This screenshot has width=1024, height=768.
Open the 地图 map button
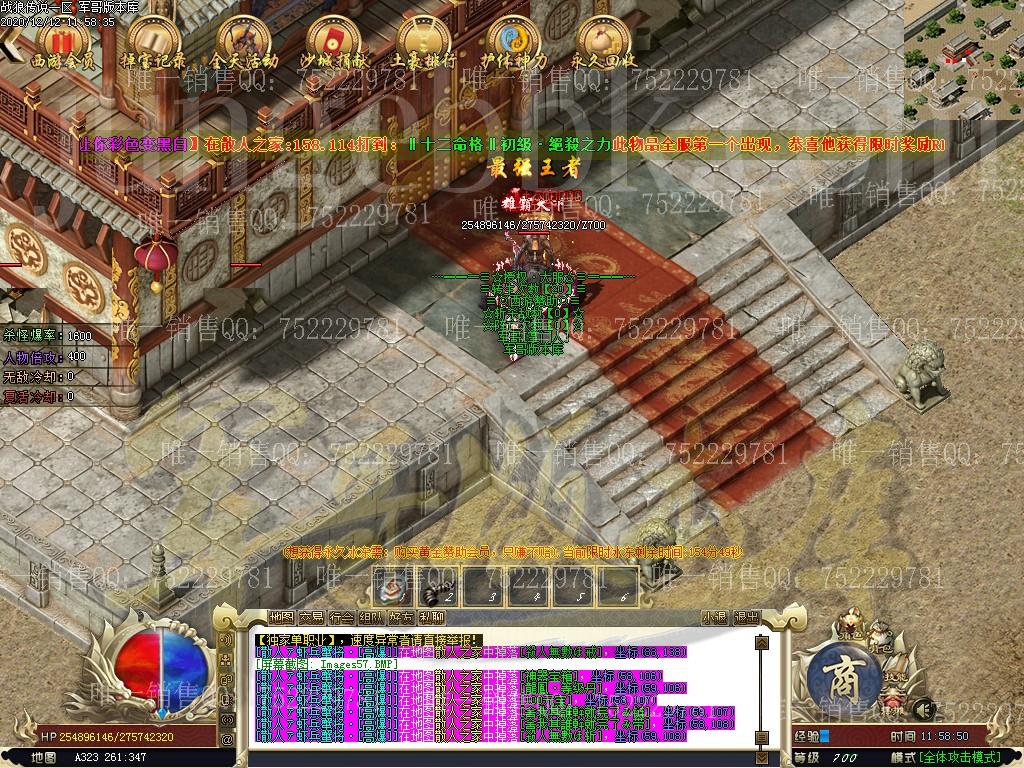283,618
